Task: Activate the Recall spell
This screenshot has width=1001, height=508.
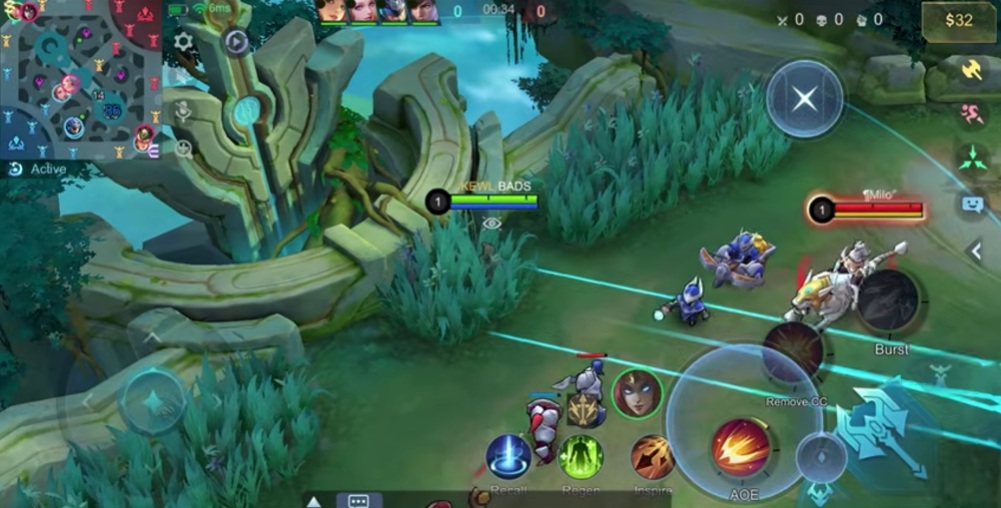Action: (508, 456)
